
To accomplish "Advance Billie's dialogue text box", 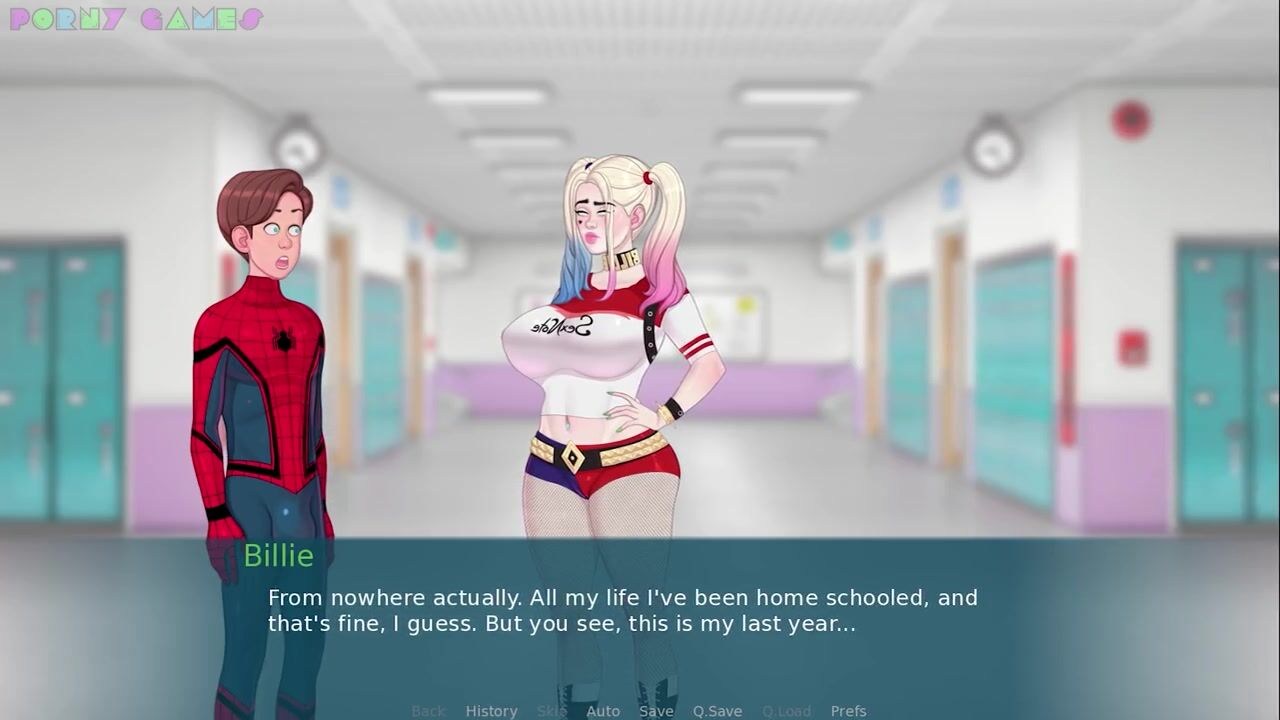I will (640, 612).
